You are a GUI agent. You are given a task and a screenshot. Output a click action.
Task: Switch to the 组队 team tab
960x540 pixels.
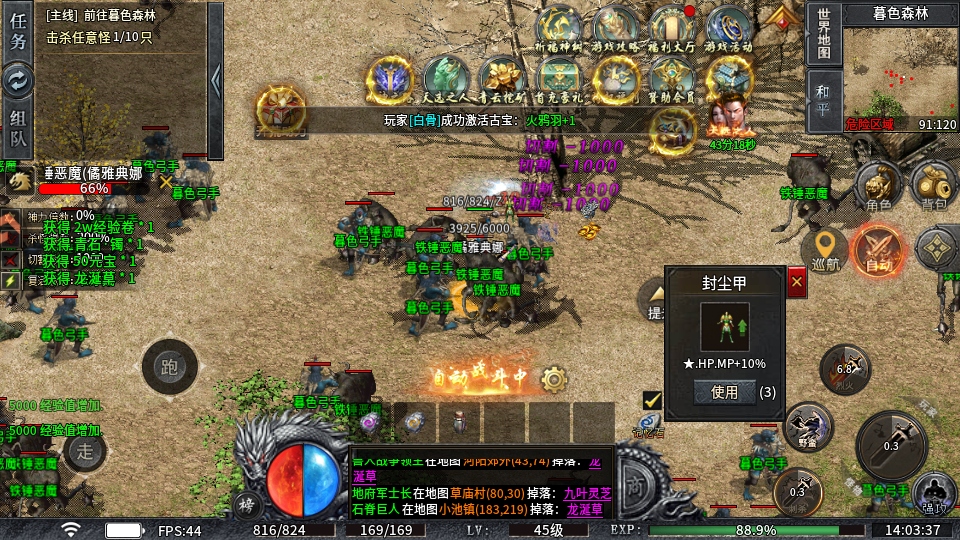[18, 129]
